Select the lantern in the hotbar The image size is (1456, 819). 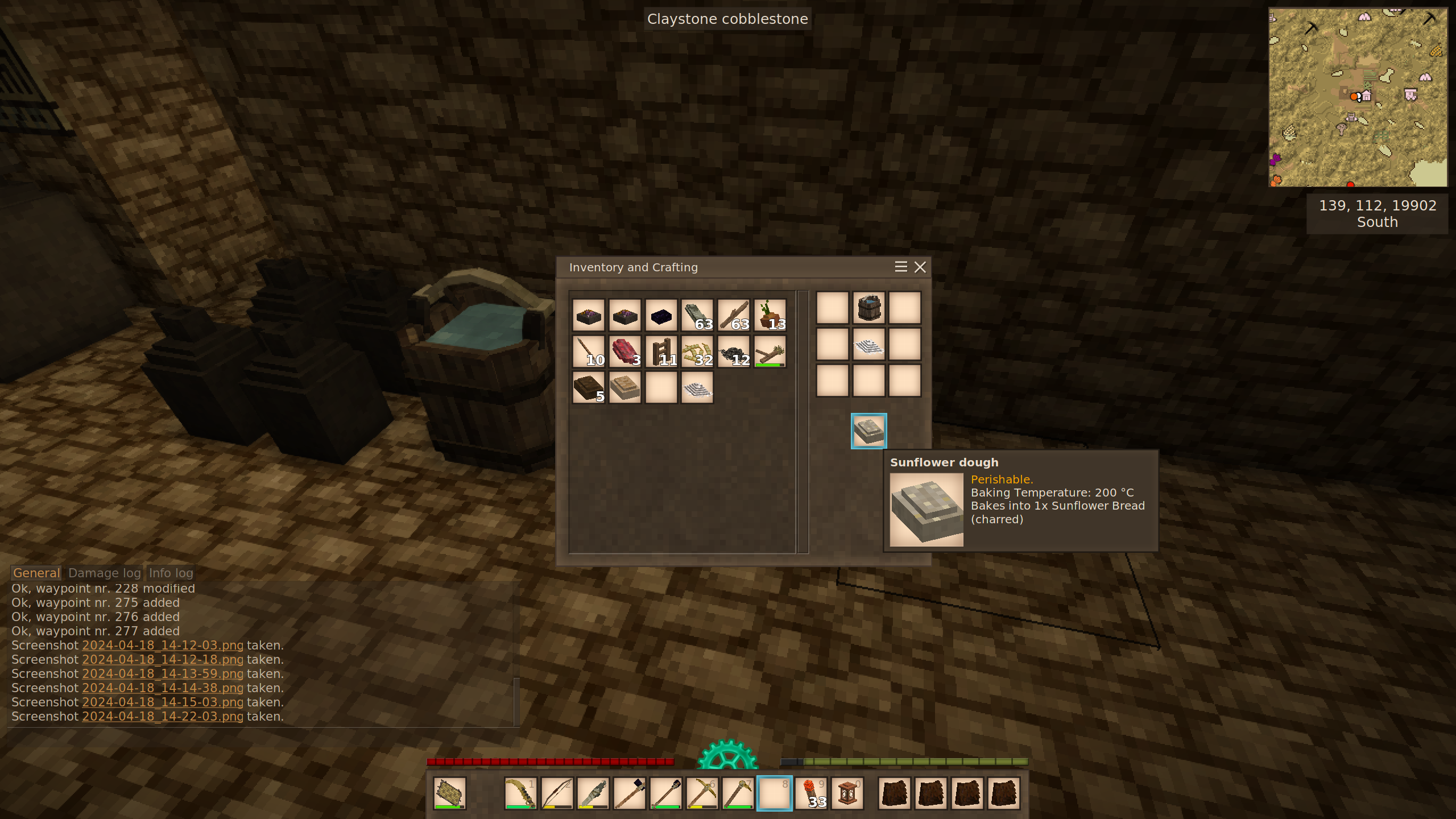coord(847,793)
